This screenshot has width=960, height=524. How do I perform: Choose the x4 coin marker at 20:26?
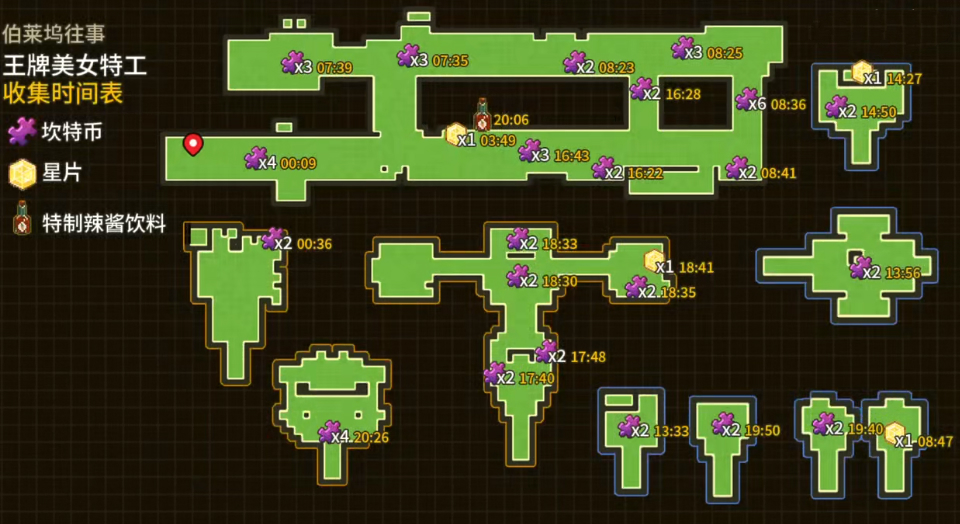point(329,433)
